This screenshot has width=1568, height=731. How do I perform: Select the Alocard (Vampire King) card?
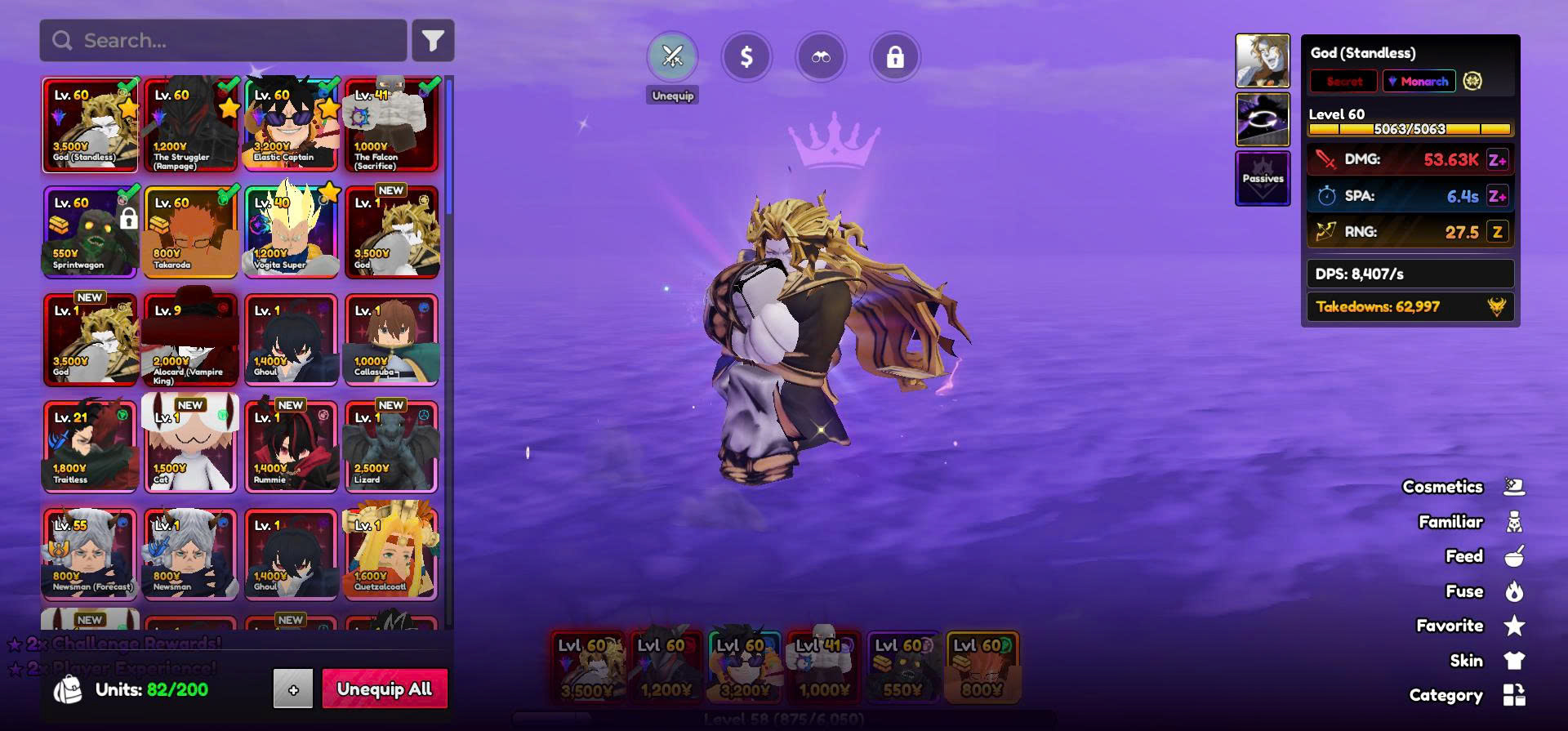pos(190,339)
